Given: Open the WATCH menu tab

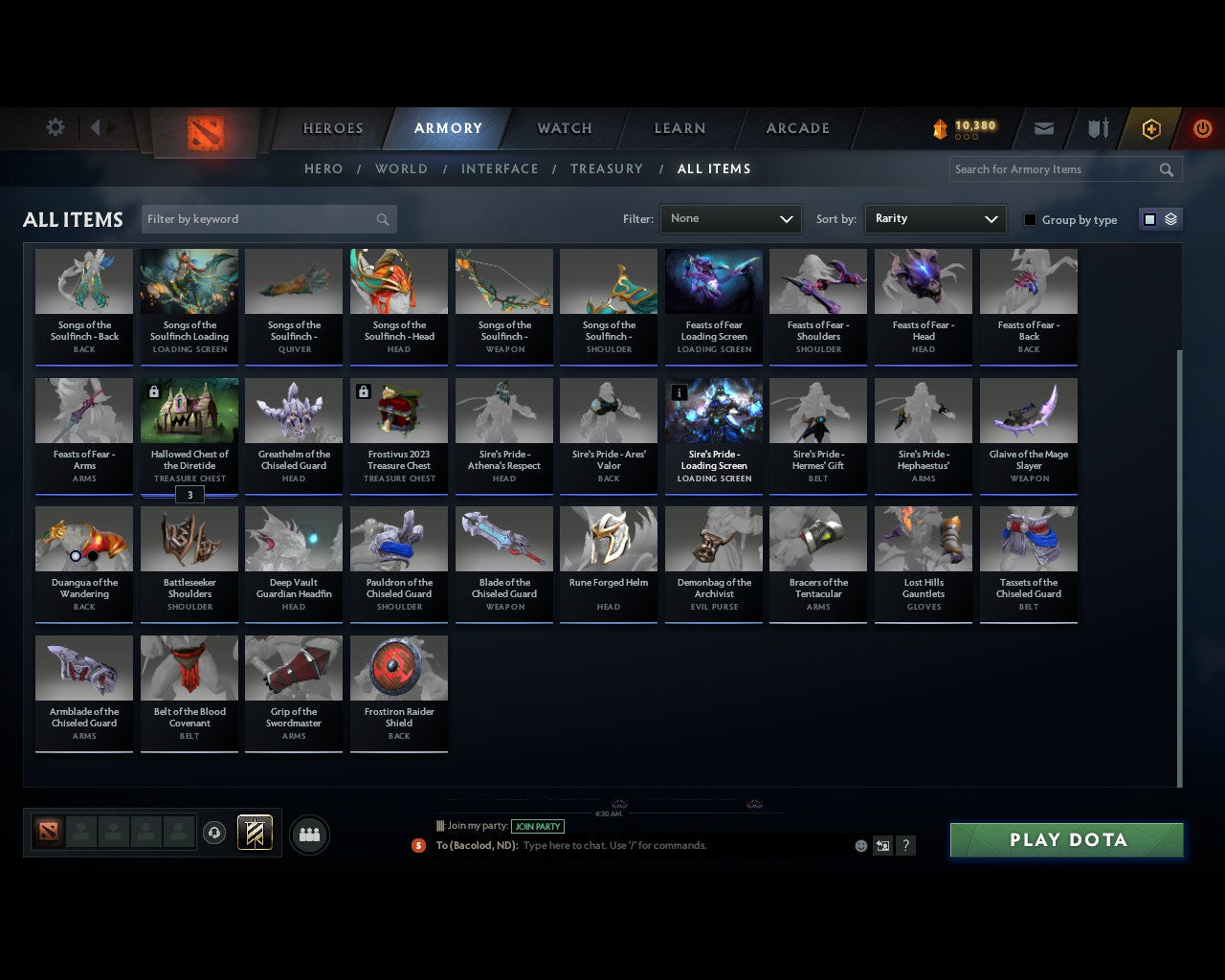Looking at the screenshot, I should pyautogui.click(x=564, y=127).
